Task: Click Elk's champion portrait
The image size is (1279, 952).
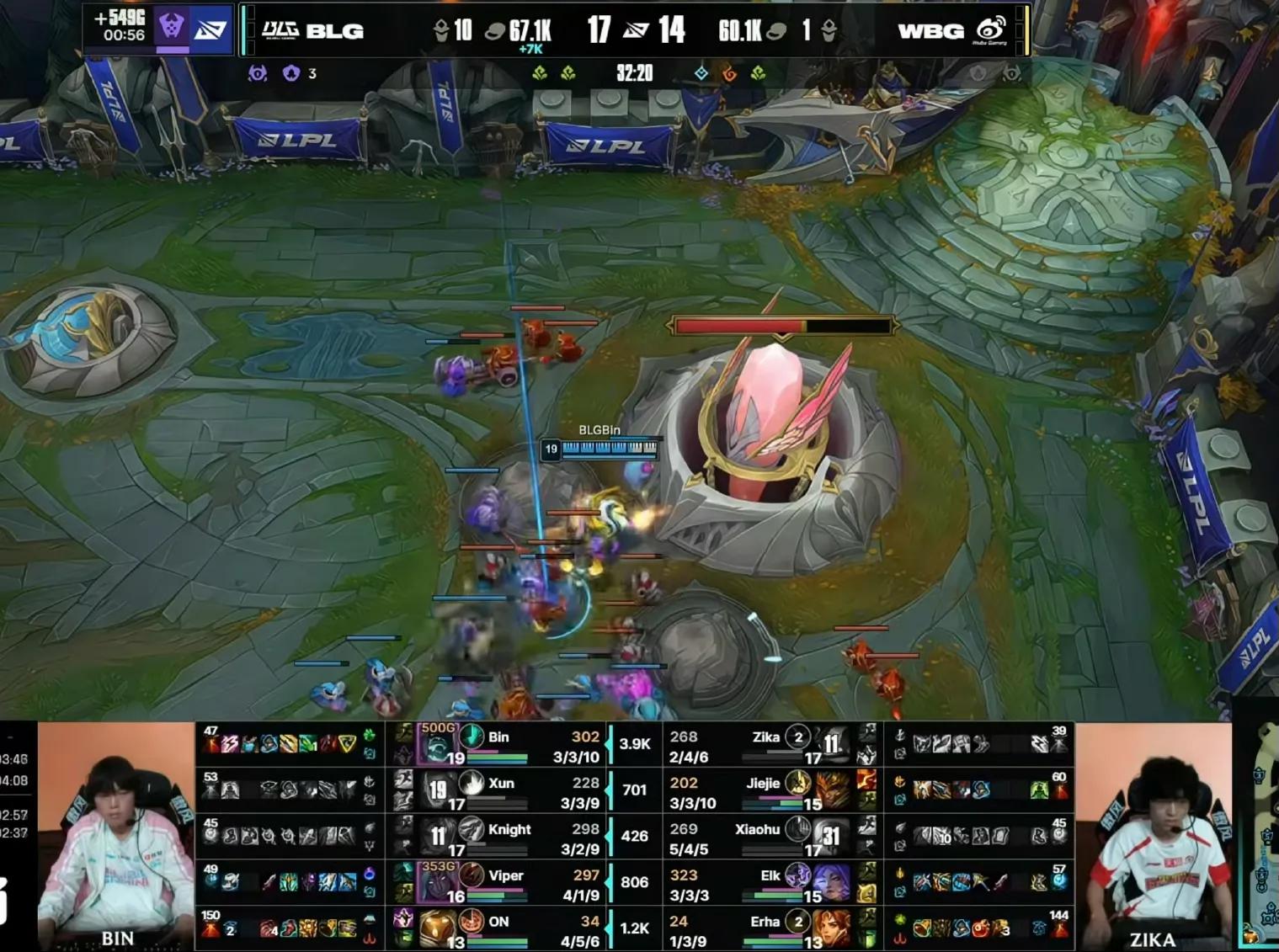Action: tap(832, 882)
